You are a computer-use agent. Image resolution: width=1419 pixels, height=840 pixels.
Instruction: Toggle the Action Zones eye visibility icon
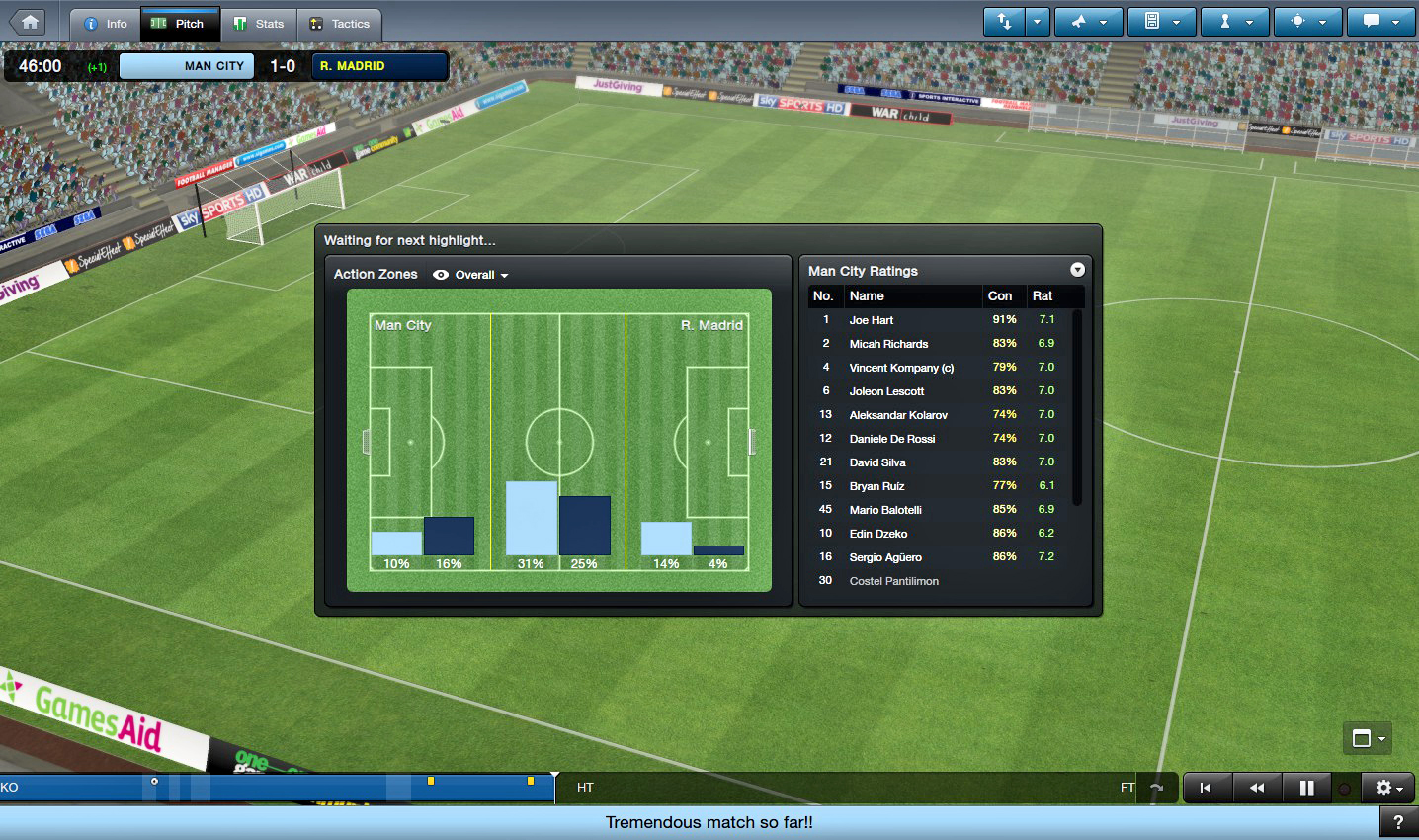coord(441,275)
